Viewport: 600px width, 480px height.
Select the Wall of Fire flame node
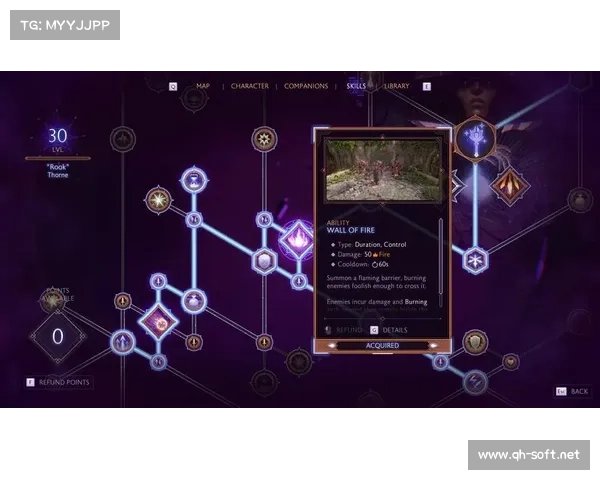pyautogui.click(x=298, y=239)
